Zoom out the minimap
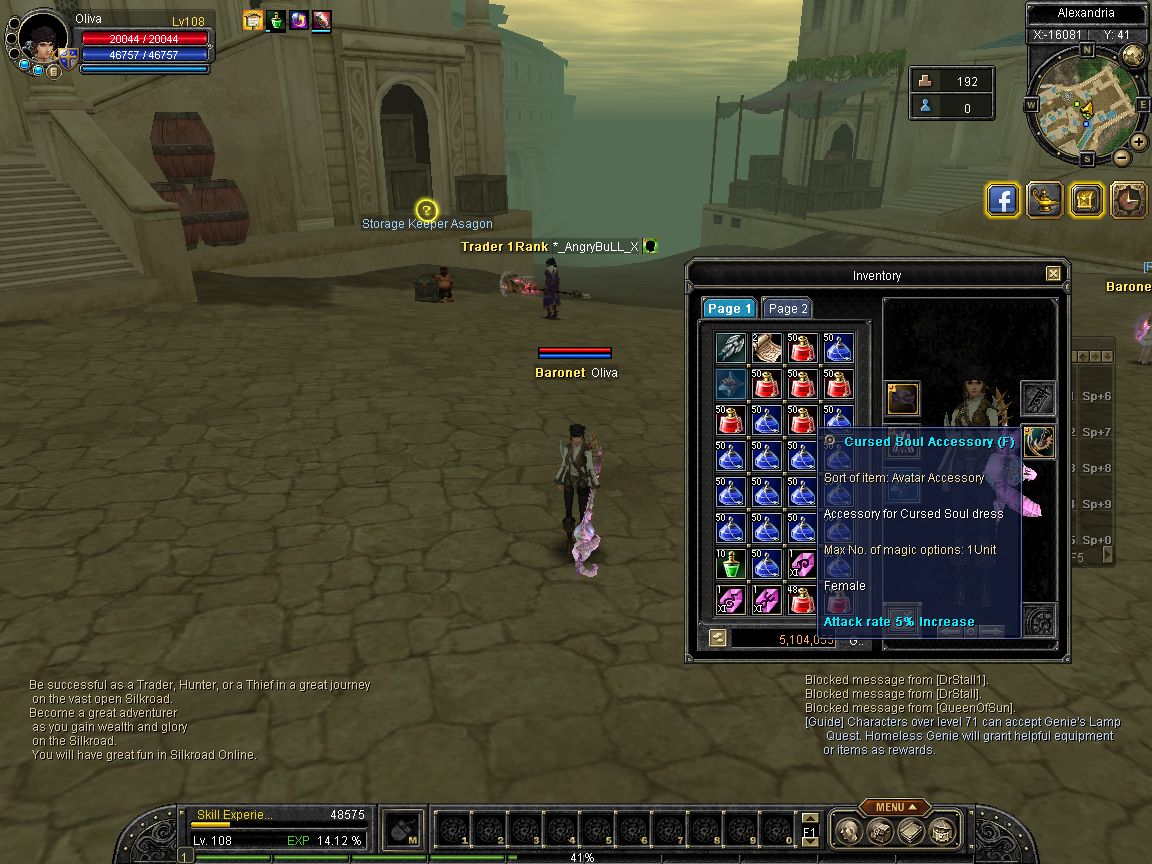The image size is (1152, 864). click(x=1122, y=157)
